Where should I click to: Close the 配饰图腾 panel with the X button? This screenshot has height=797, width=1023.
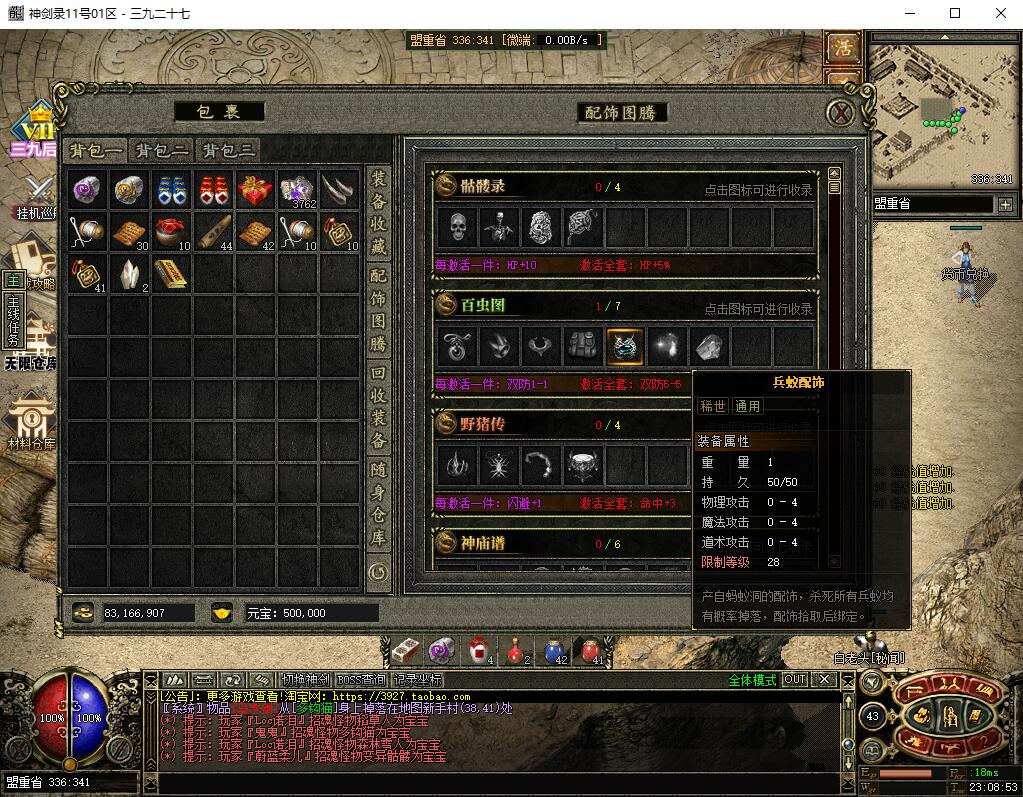[x=842, y=113]
